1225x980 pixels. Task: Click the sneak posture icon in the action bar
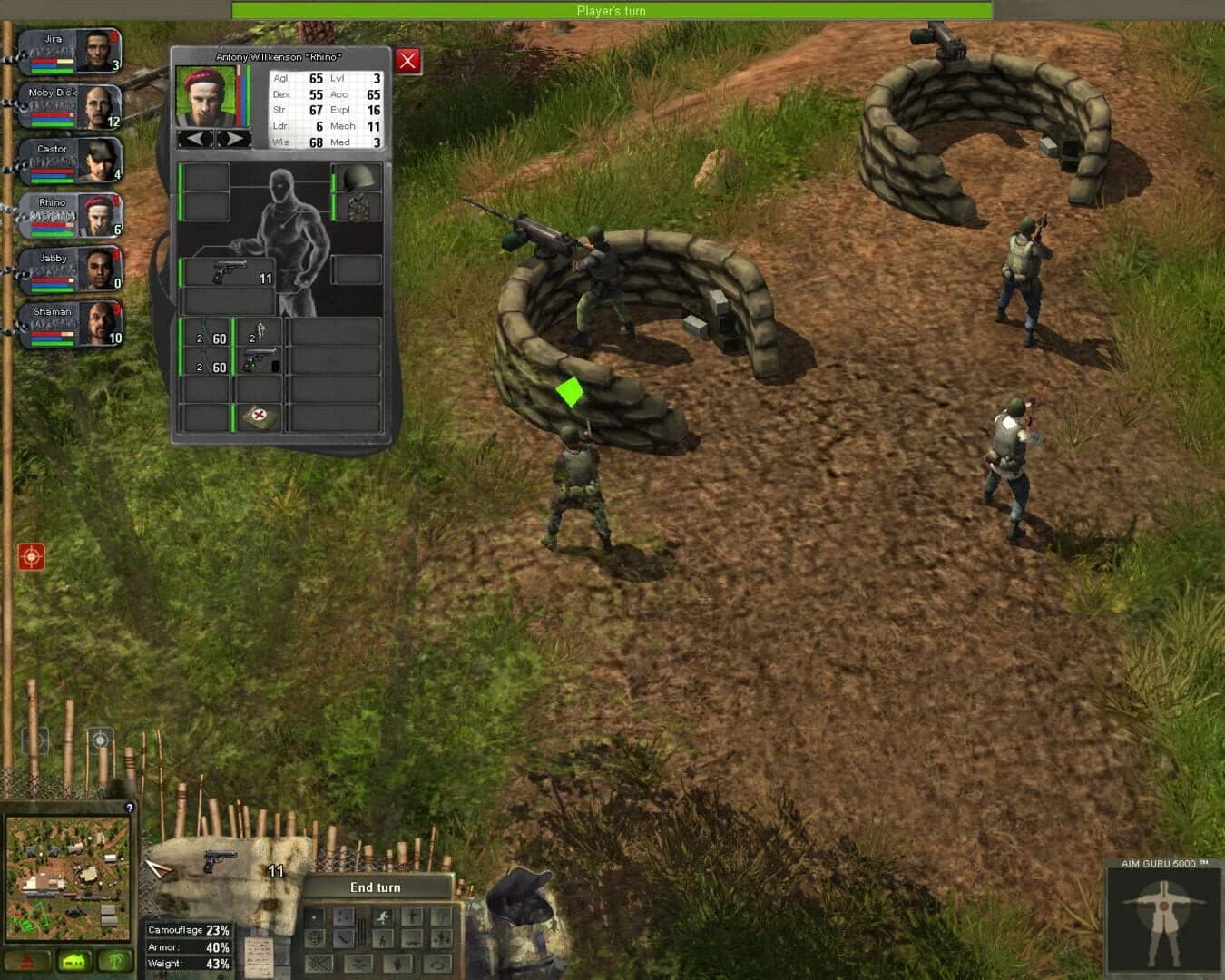383,939
